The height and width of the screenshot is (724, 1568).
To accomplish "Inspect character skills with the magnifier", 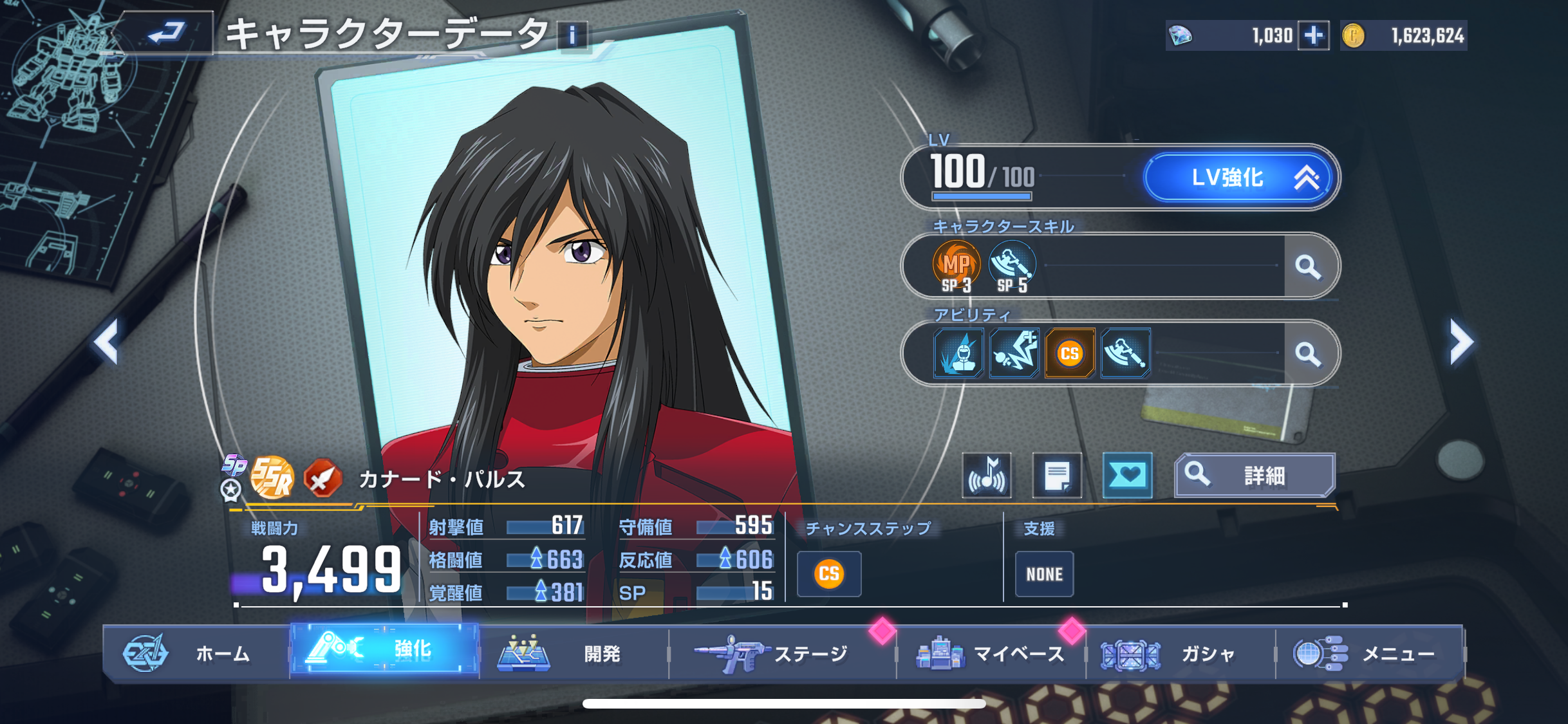I will [x=1308, y=266].
